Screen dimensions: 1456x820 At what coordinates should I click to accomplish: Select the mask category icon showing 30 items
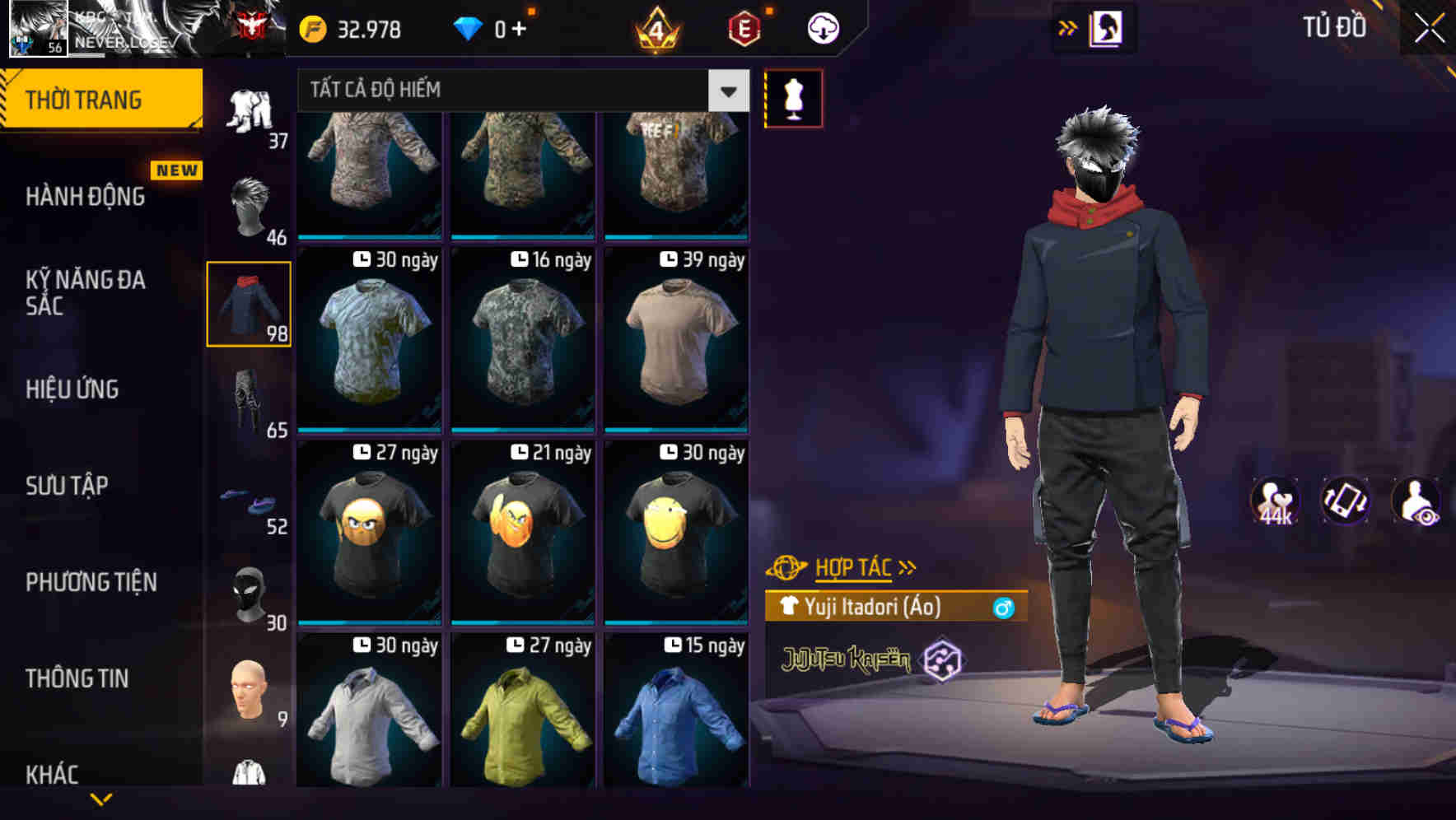[x=248, y=593]
